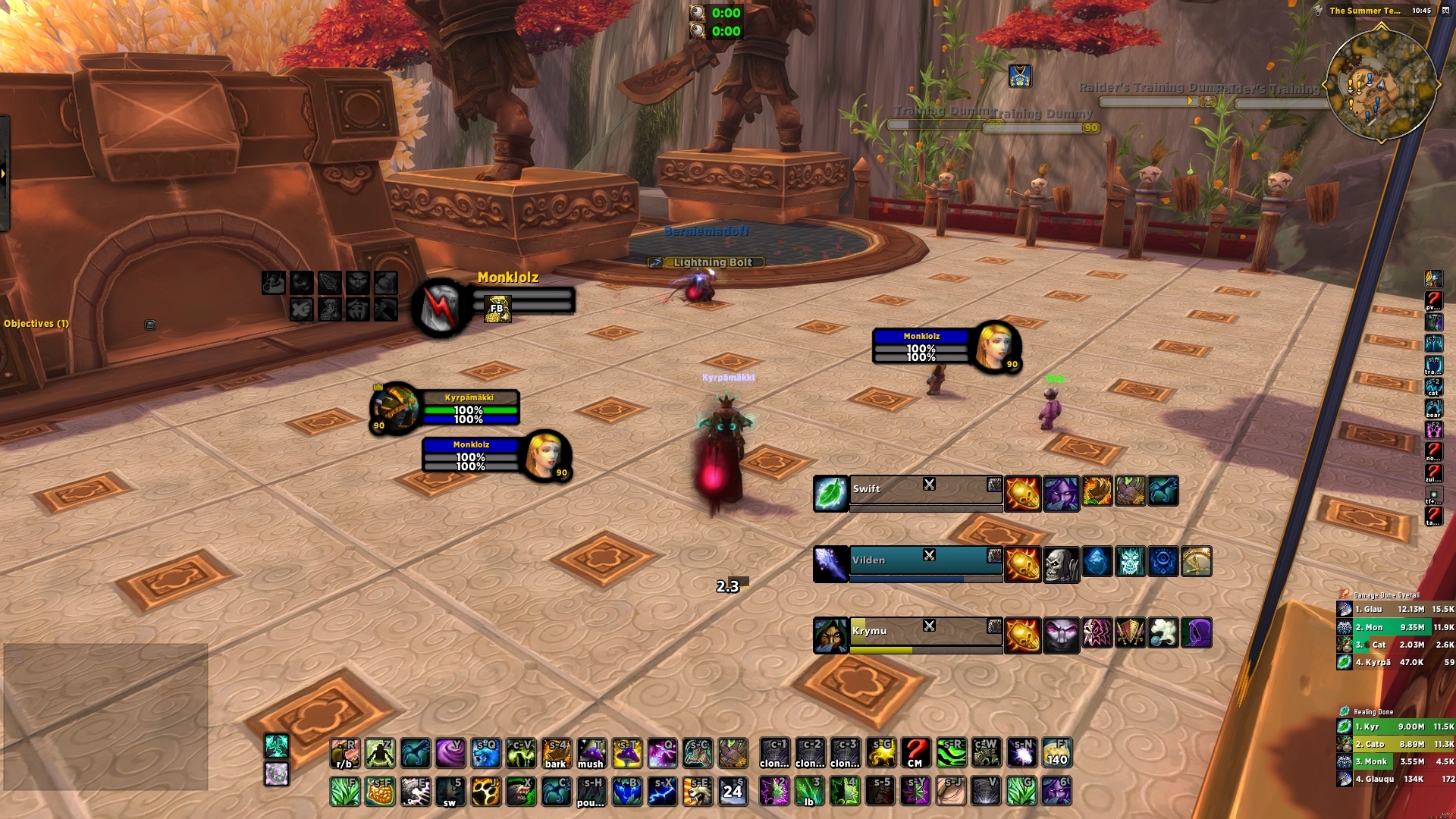Click Swift's green leaf spec icon
Image resolution: width=1456 pixels, height=819 pixels.
click(x=831, y=491)
